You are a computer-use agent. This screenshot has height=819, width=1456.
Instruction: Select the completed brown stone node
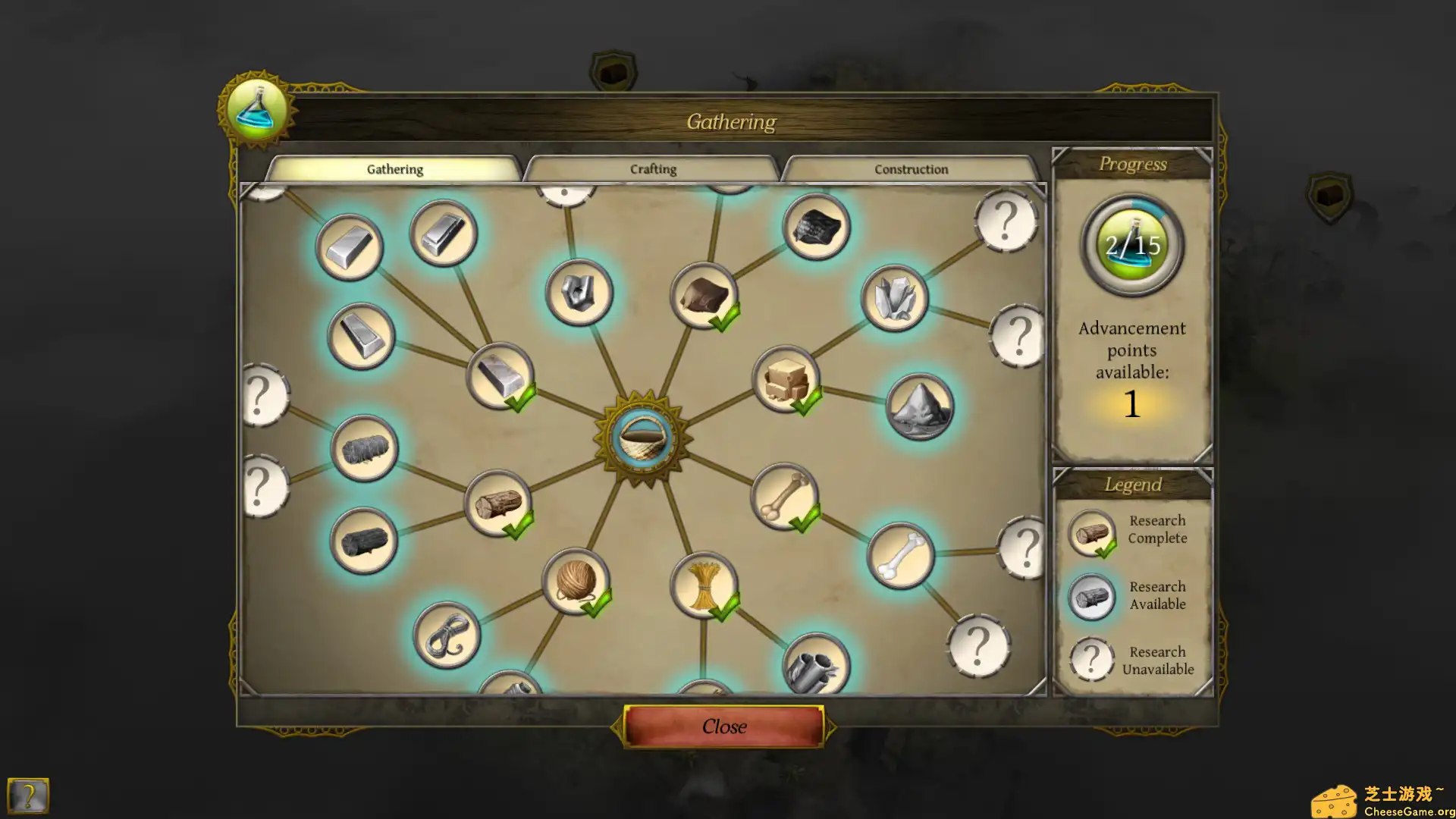click(703, 296)
